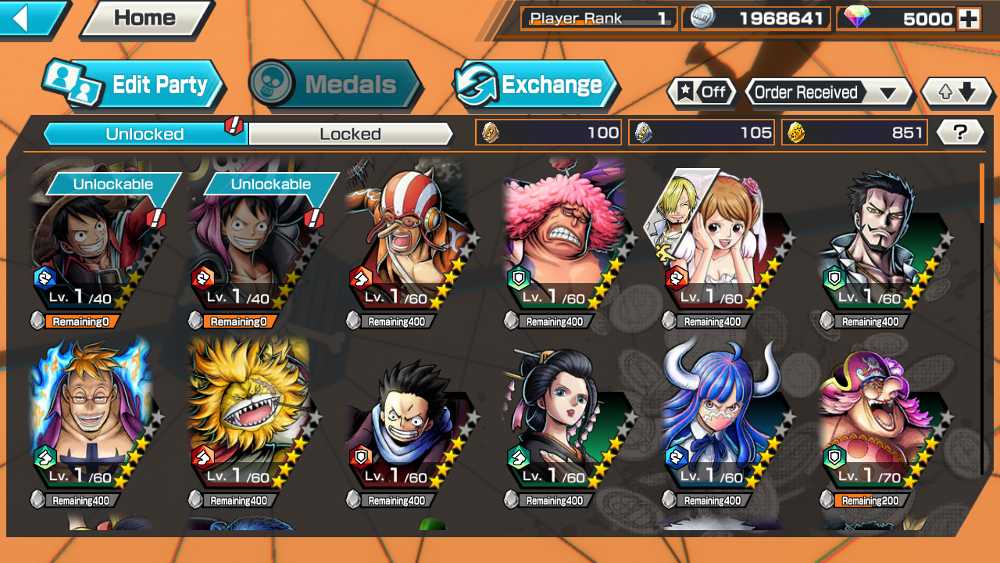This screenshot has width=1000, height=563.
Task: Toggle the favorite star filter Off button
Action: click(x=701, y=92)
